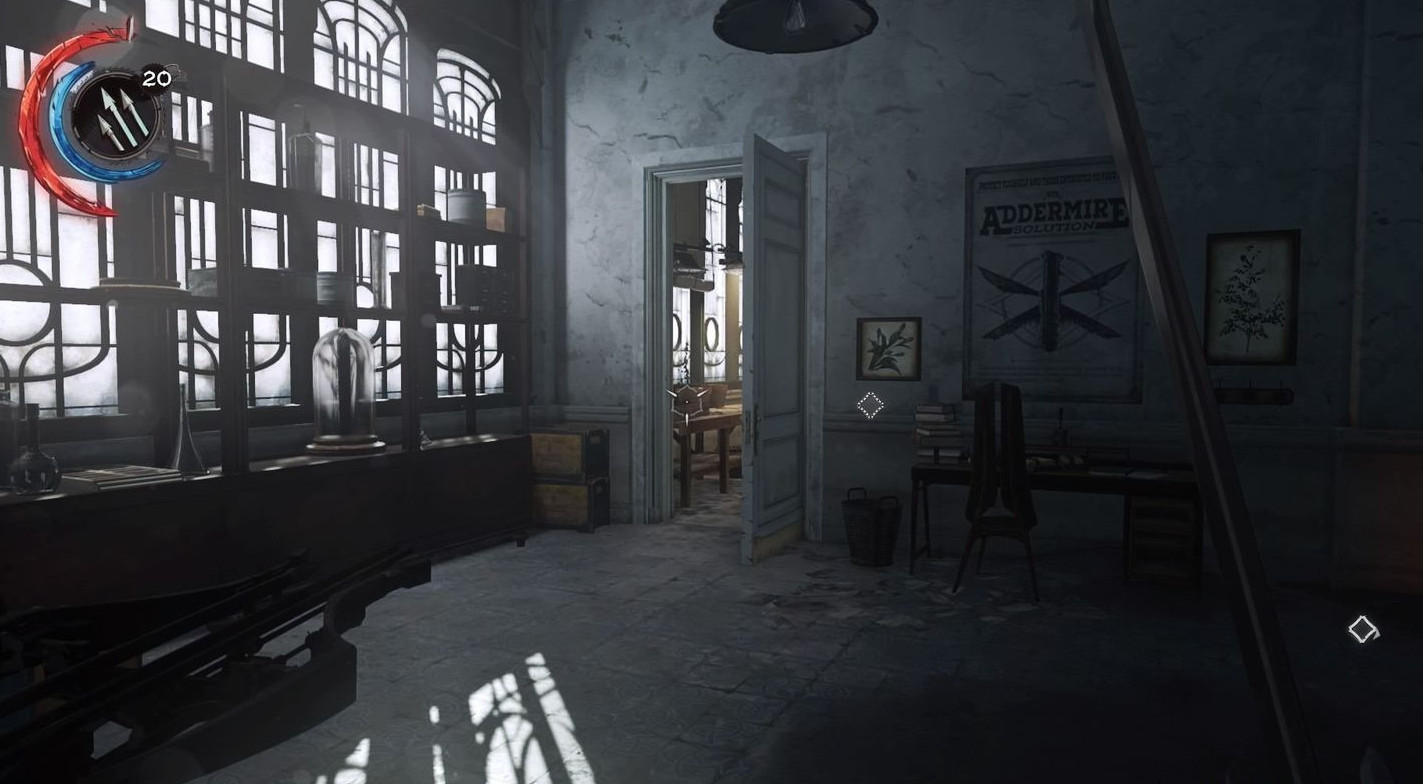Click the diamond marker beside the framed leaf picture

click(870, 405)
